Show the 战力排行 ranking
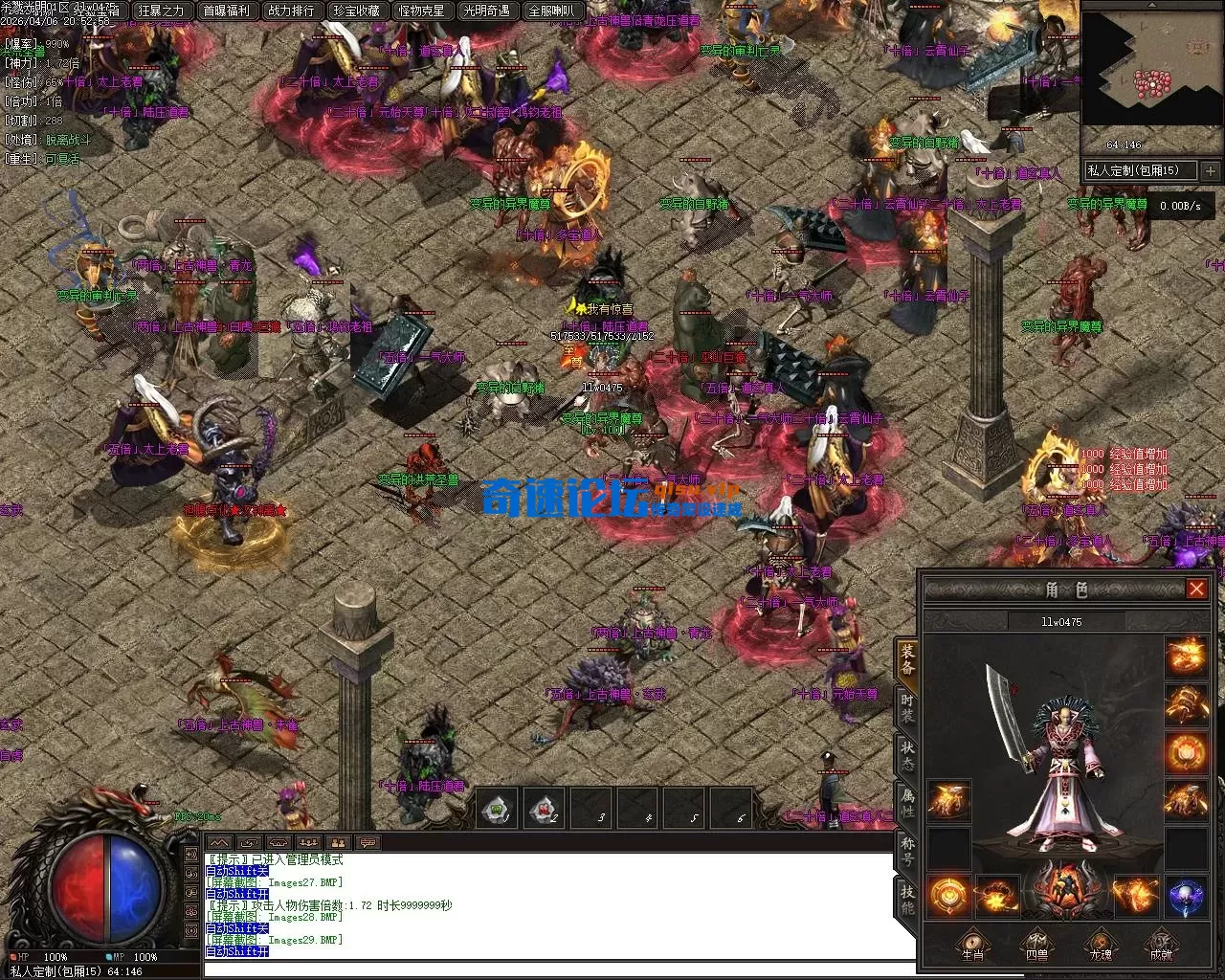 coord(291,11)
